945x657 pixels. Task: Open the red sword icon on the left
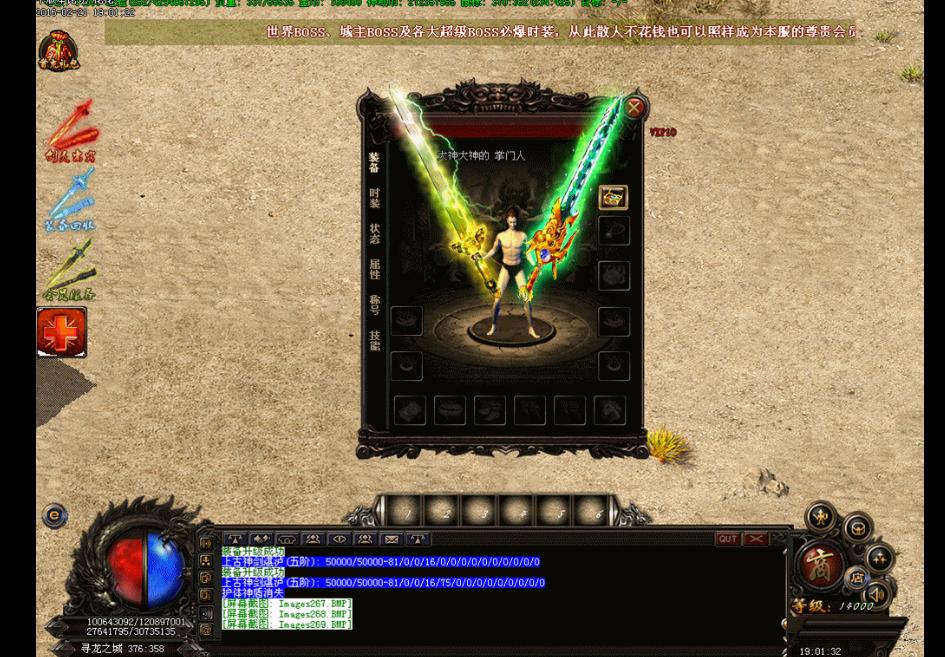(x=71, y=130)
